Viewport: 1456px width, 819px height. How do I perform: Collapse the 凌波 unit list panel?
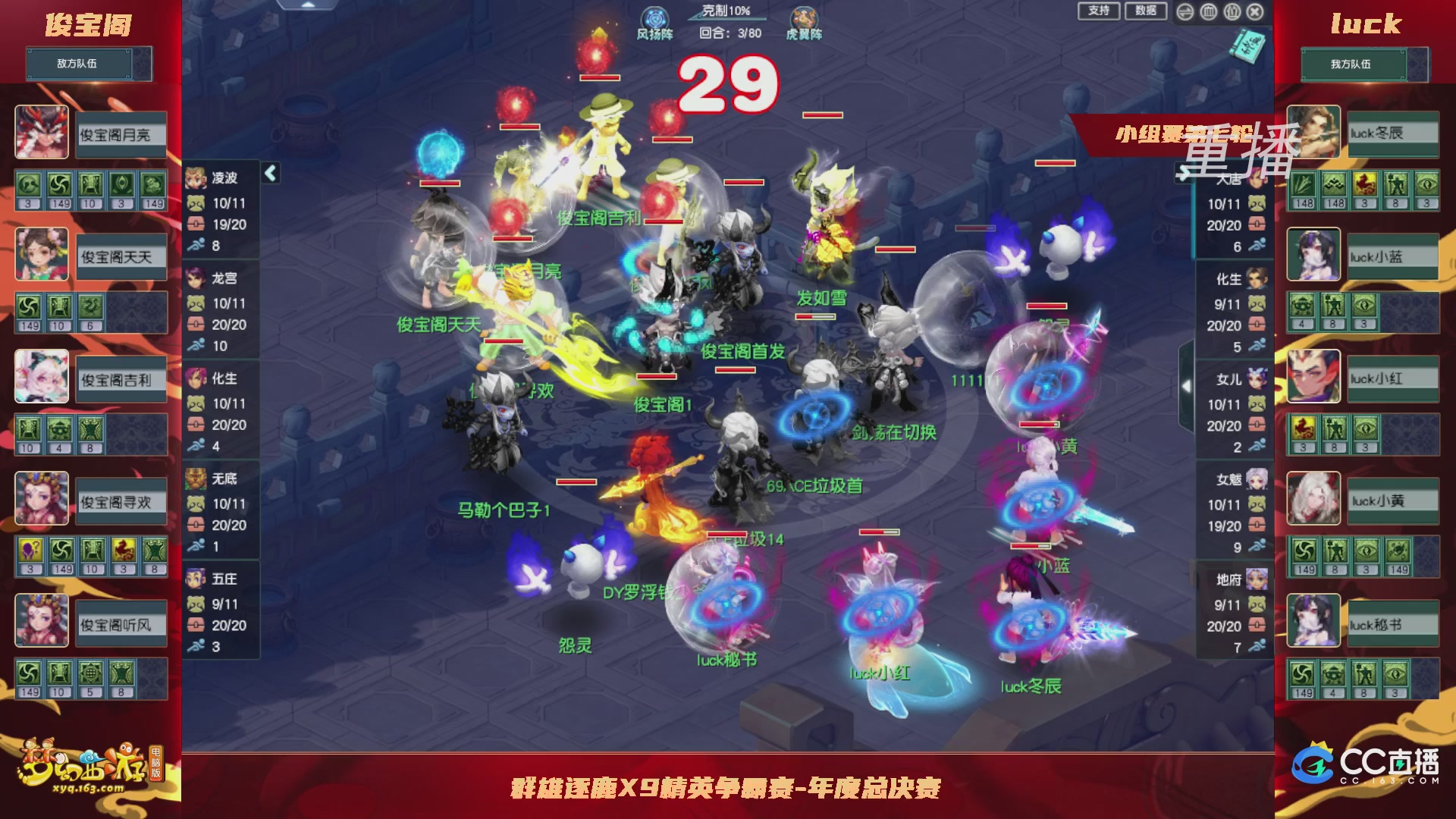point(269,173)
